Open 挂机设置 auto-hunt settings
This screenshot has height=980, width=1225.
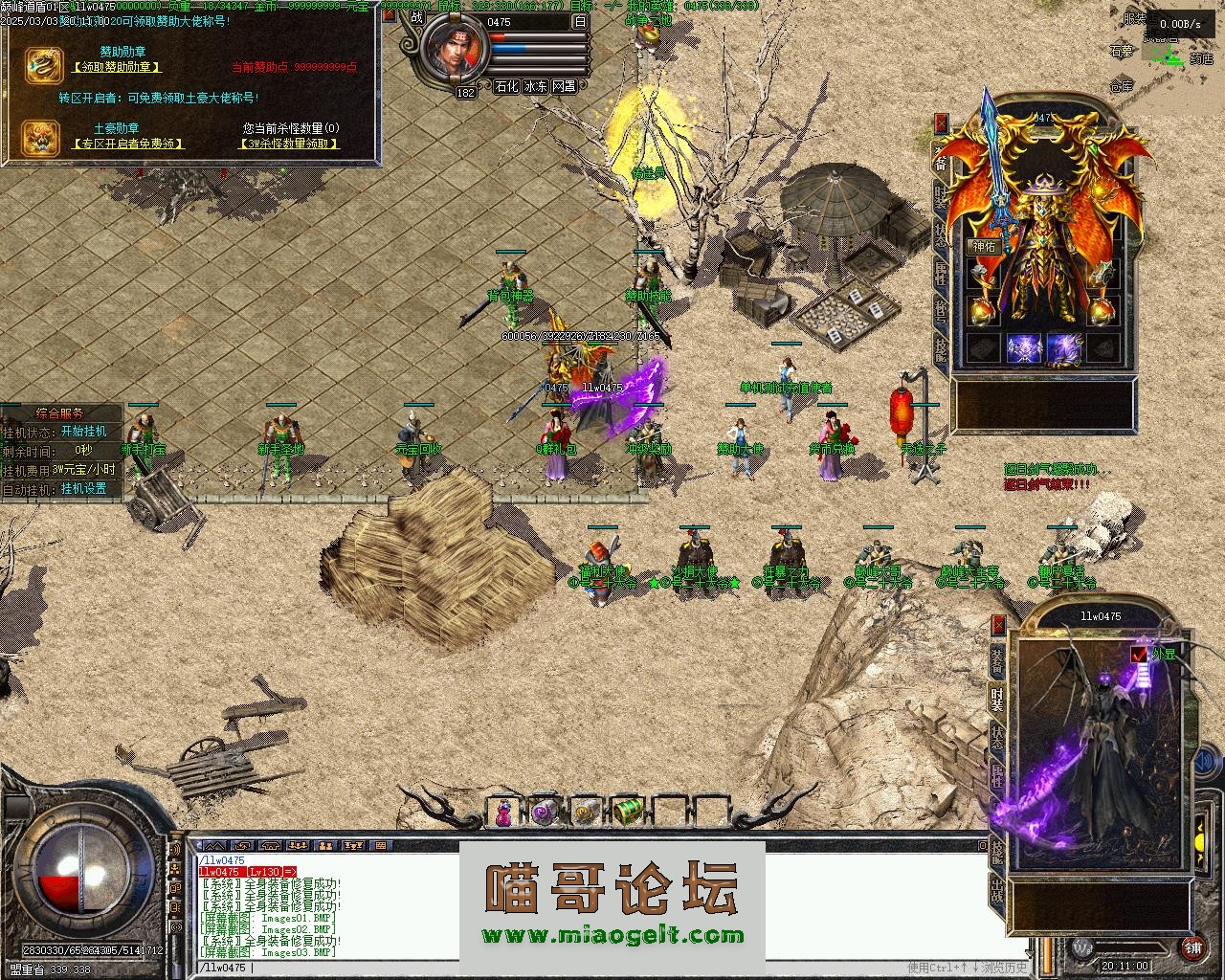(84, 488)
